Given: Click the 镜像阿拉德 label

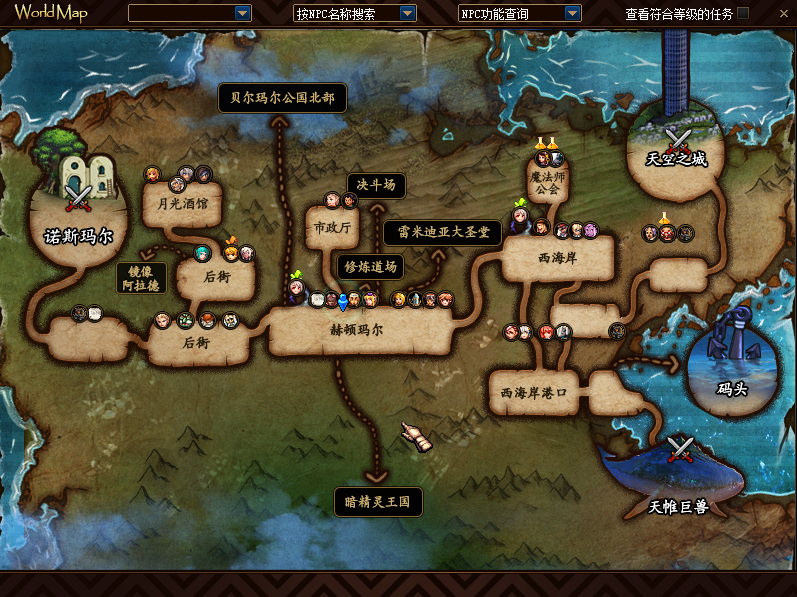Looking at the screenshot, I should point(140,278).
